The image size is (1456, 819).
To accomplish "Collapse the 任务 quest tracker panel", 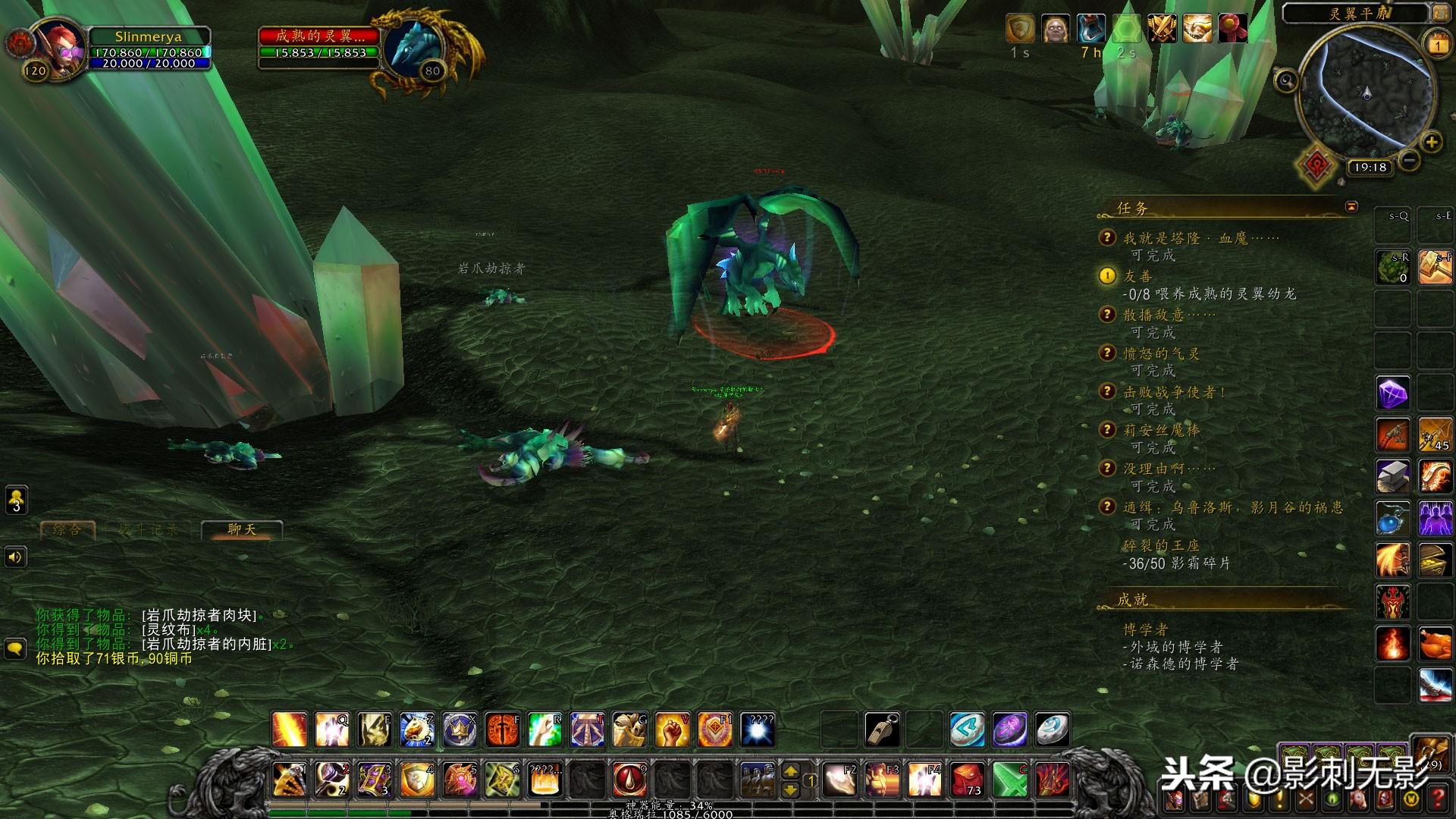I will [1351, 206].
